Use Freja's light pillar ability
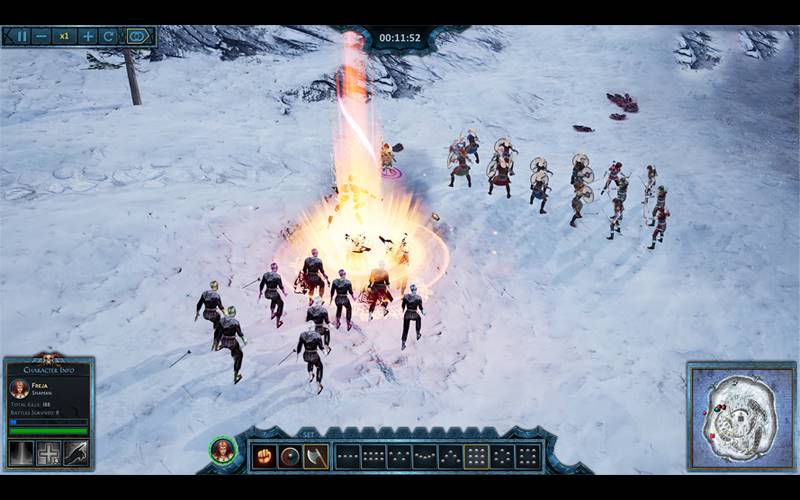Screen dimensions: 800x500 click(21, 453)
